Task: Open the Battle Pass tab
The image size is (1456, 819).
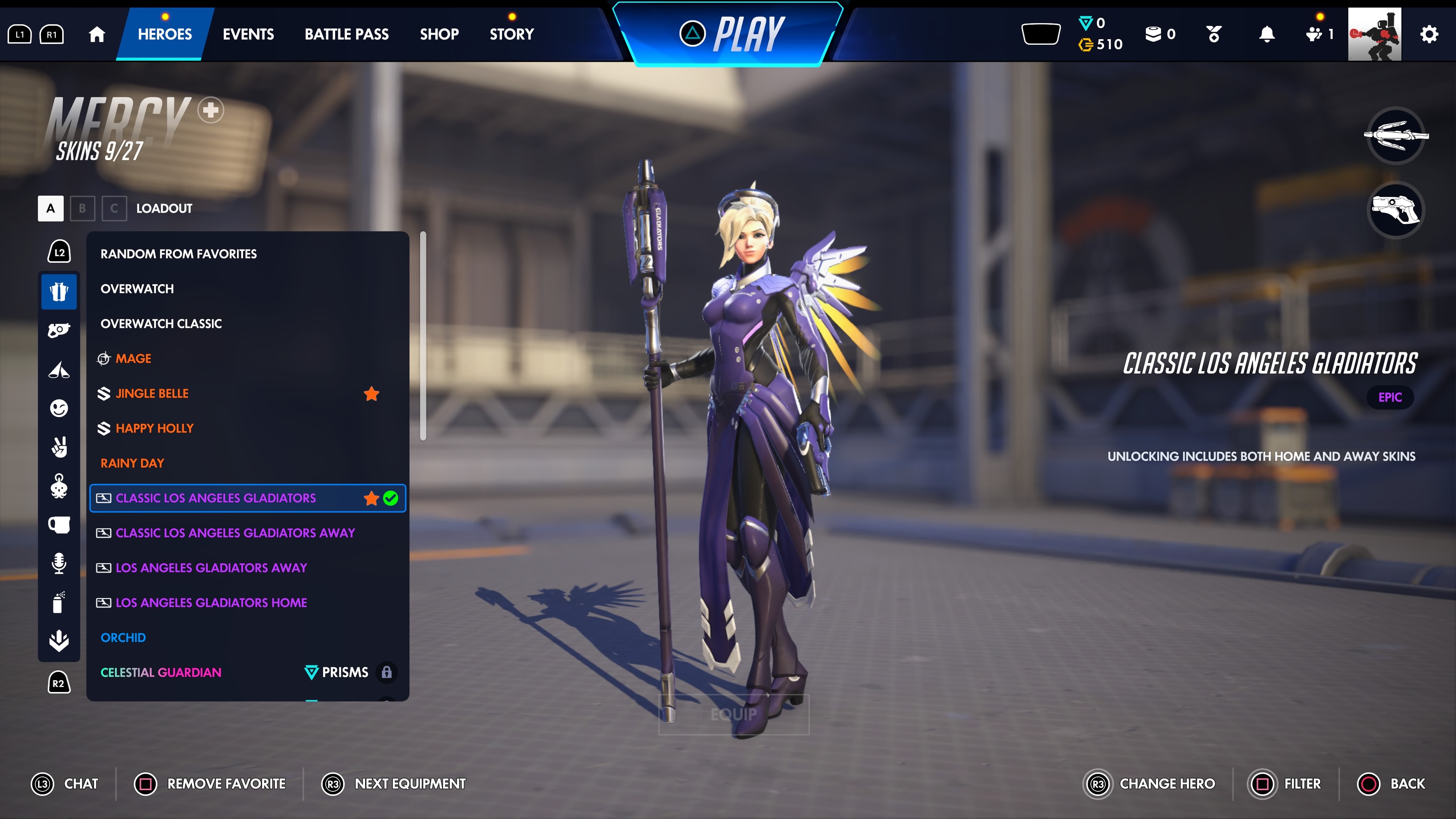Action: click(347, 34)
